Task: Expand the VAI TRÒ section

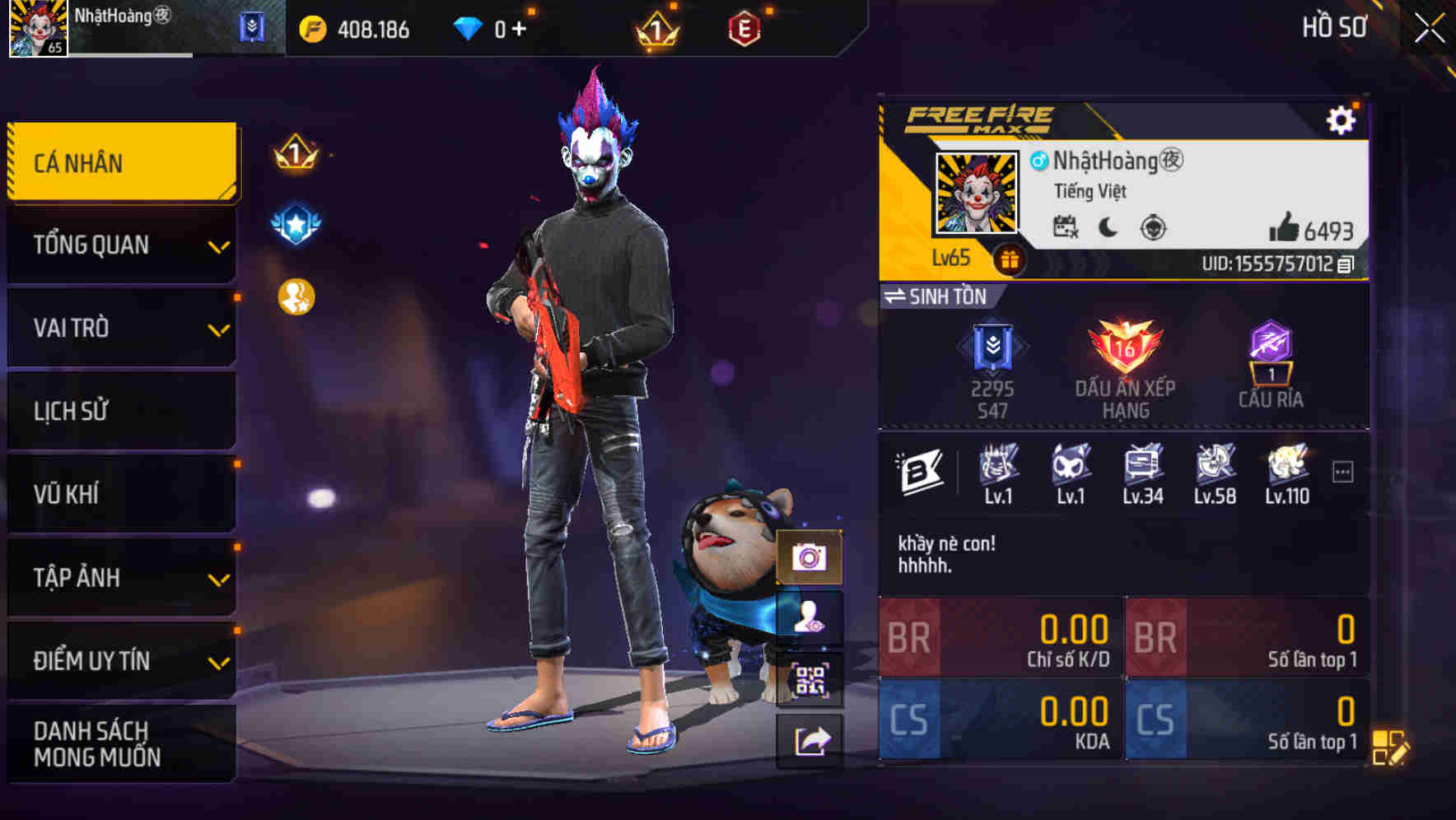Action: coord(120,328)
